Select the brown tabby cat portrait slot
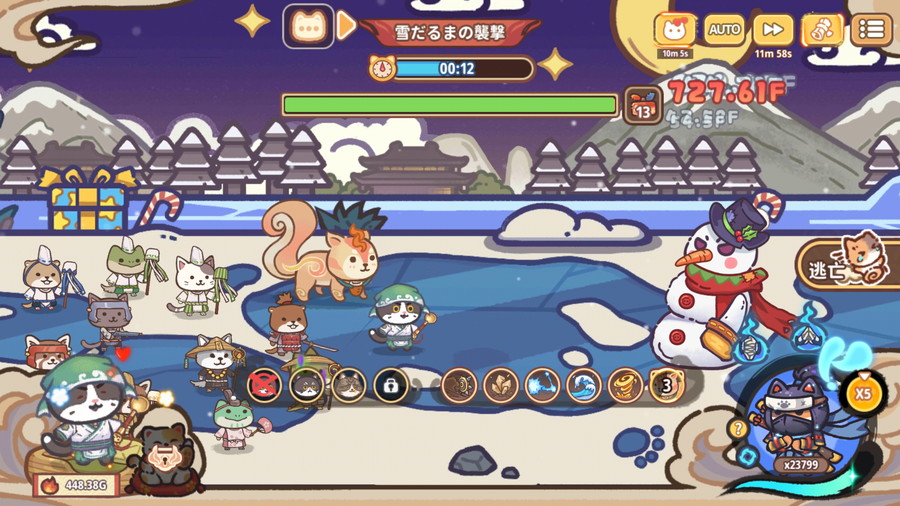 (348, 385)
